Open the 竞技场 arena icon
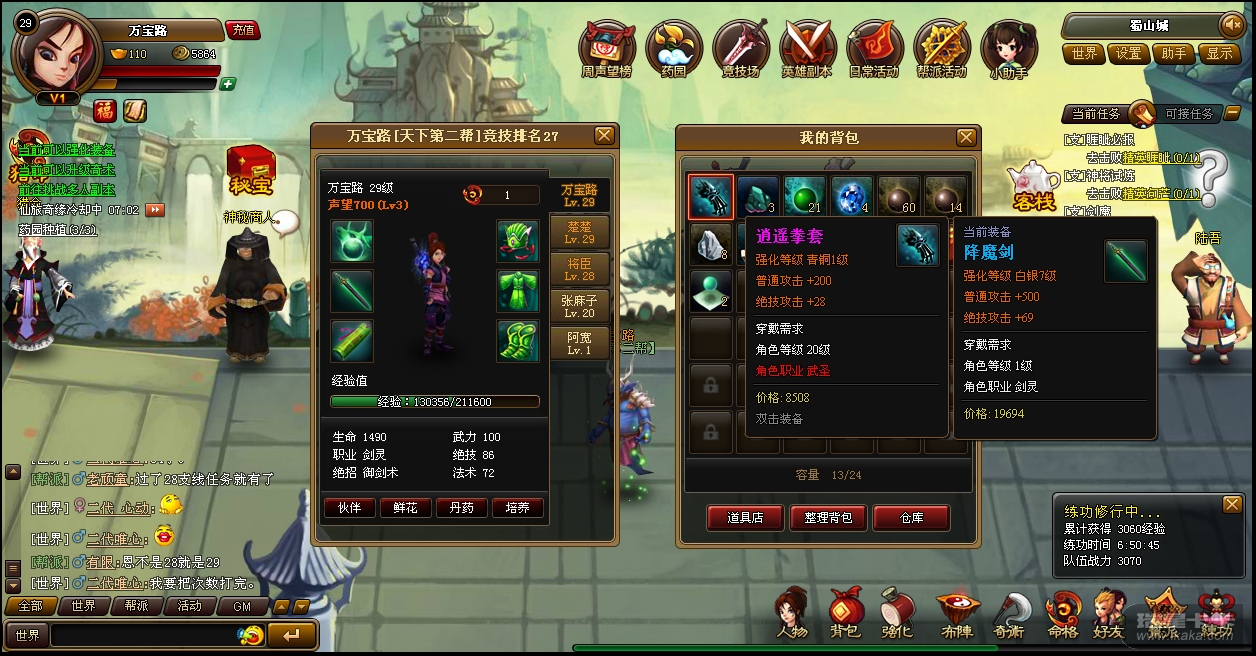The height and width of the screenshot is (656, 1256). [x=740, y=50]
